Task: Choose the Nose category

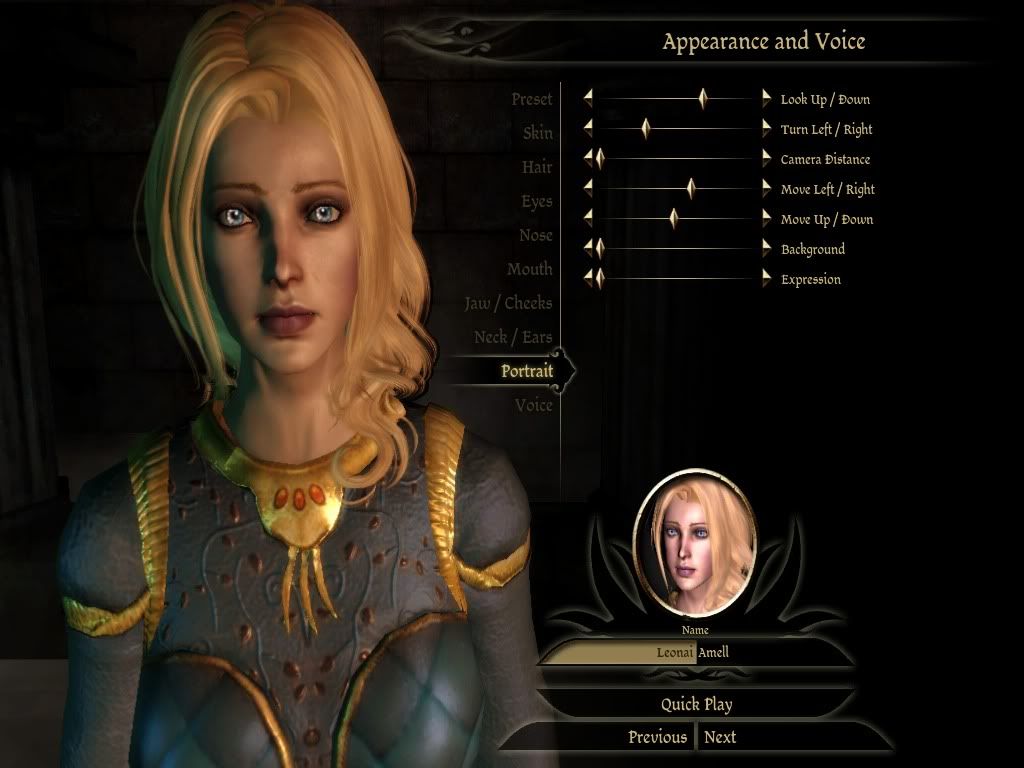Action: click(535, 235)
